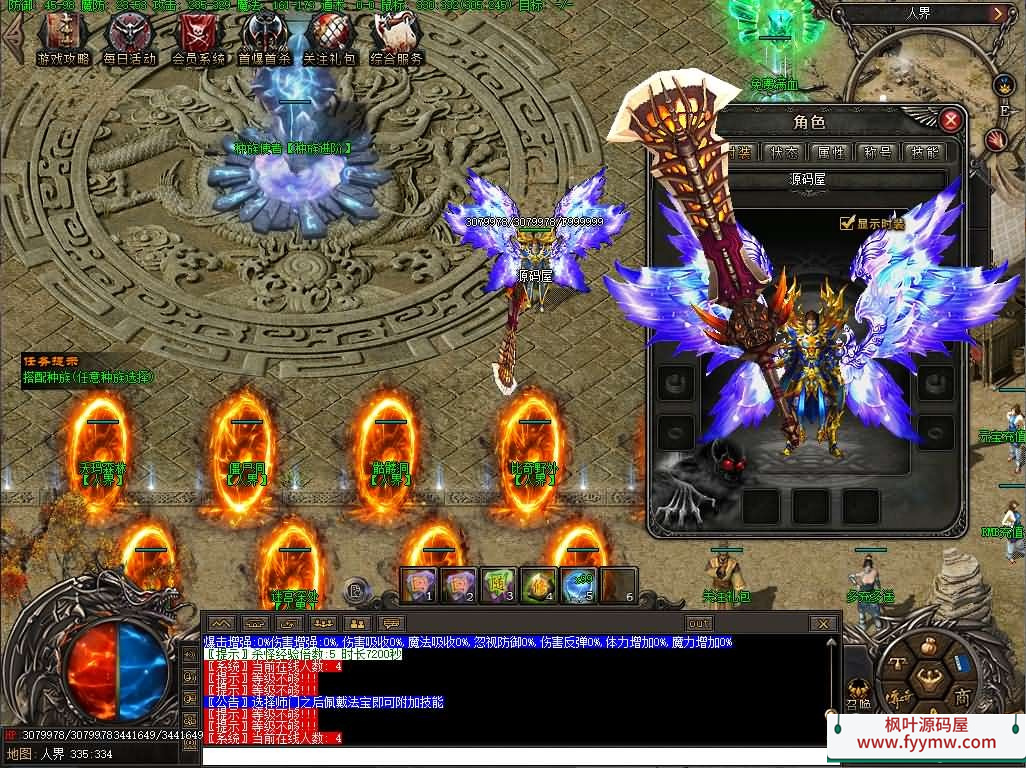Switch to the 状态 status tab

tap(783, 152)
